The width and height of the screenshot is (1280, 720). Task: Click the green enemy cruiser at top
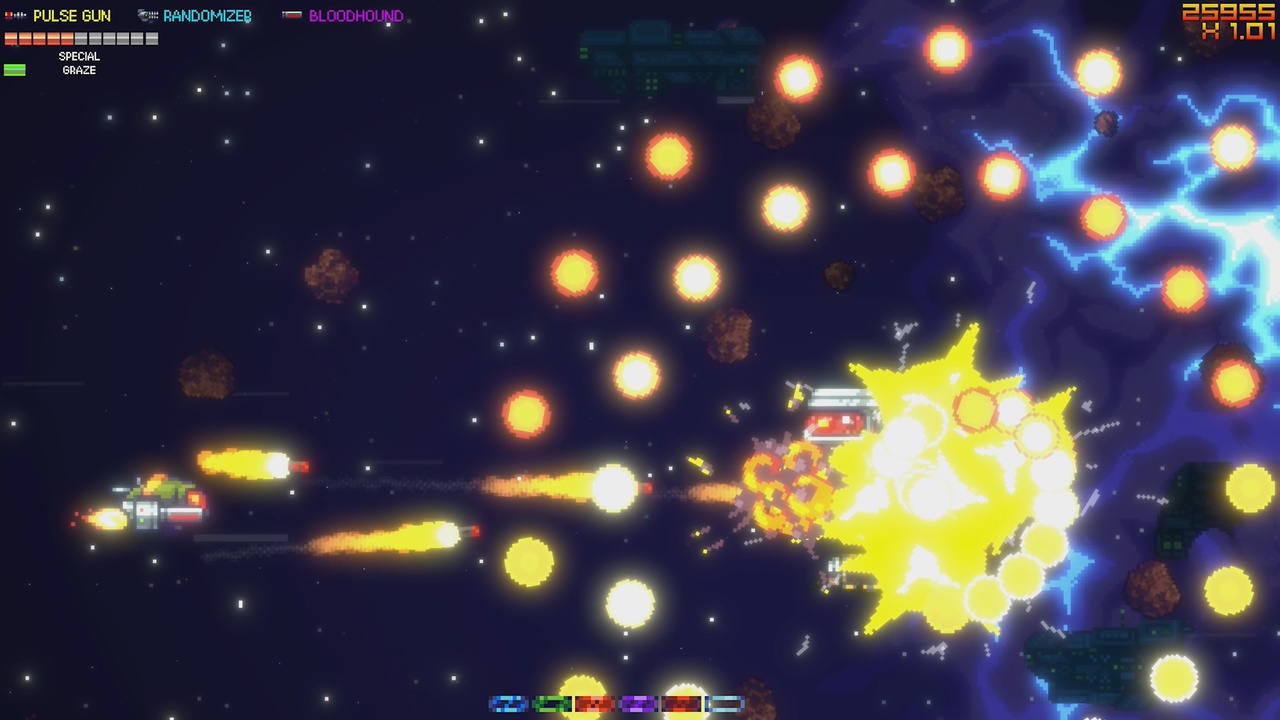coord(670,55)
